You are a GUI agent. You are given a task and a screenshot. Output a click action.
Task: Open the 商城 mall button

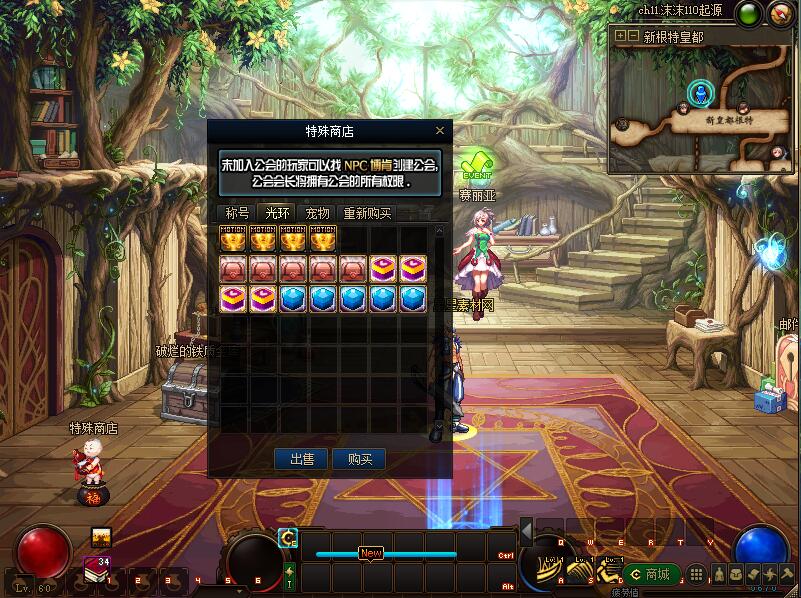click(x=651, y=574)
